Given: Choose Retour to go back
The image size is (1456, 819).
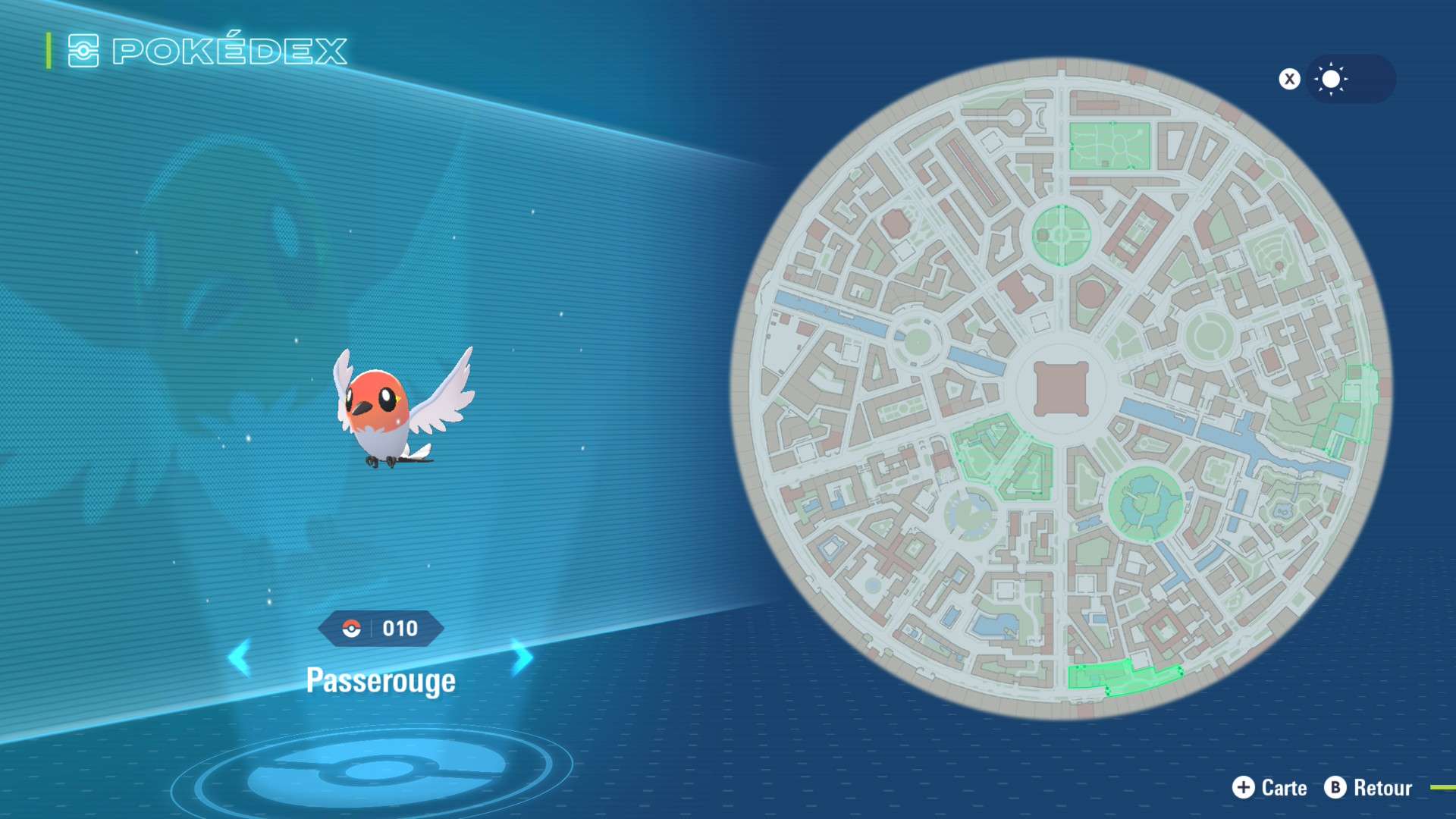Looking at the screenshot, I should coord(1369,788).
